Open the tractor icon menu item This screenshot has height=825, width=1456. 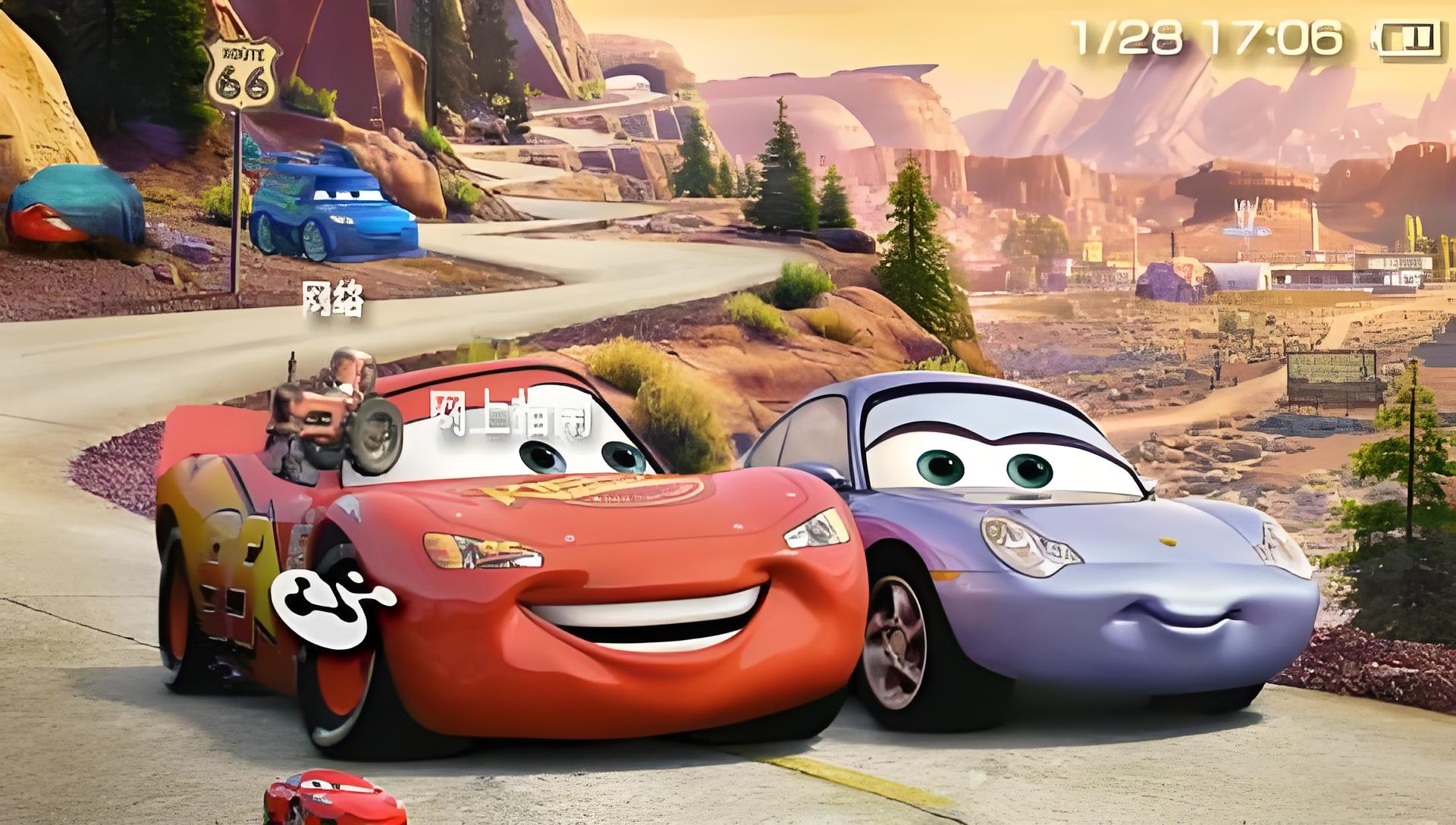[x=335, y=411]
